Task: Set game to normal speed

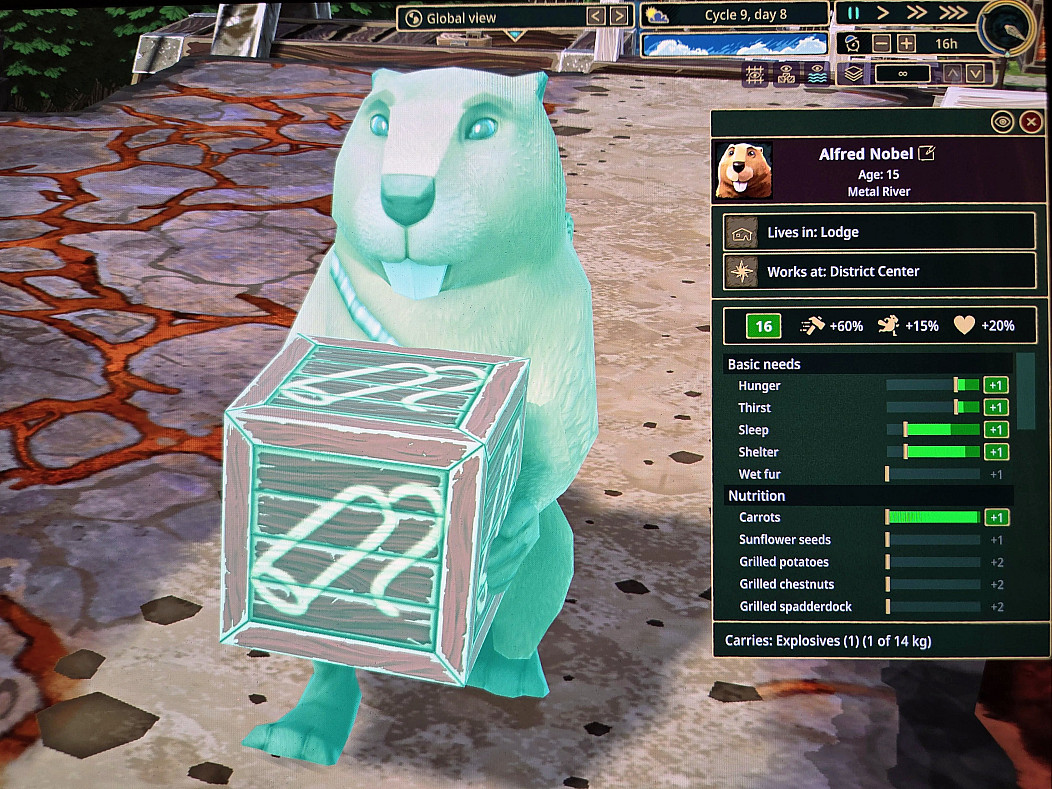Action: [882, 14]
